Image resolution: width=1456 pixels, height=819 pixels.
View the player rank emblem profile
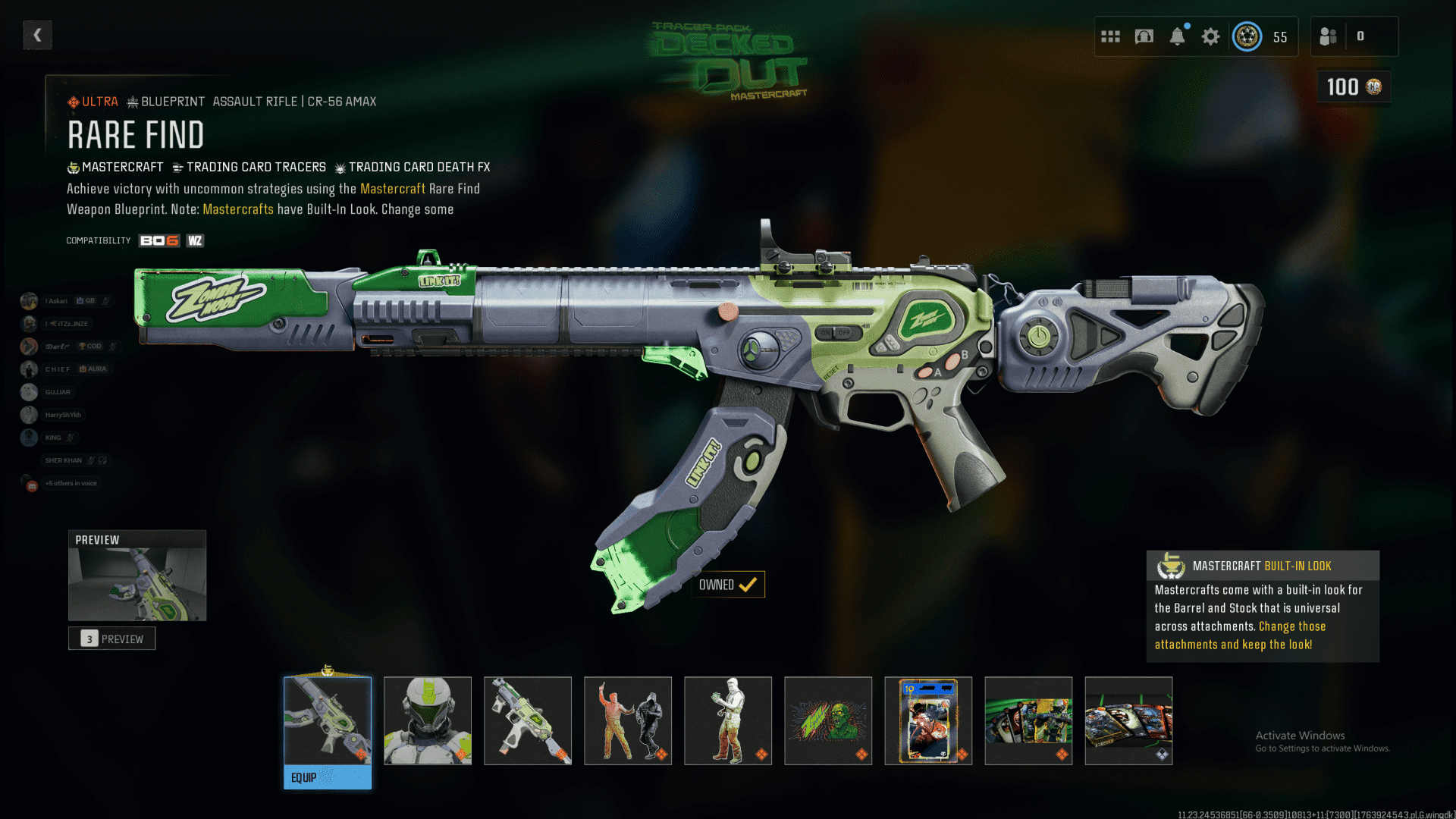pyautogui.click(x=1247, y=36)
